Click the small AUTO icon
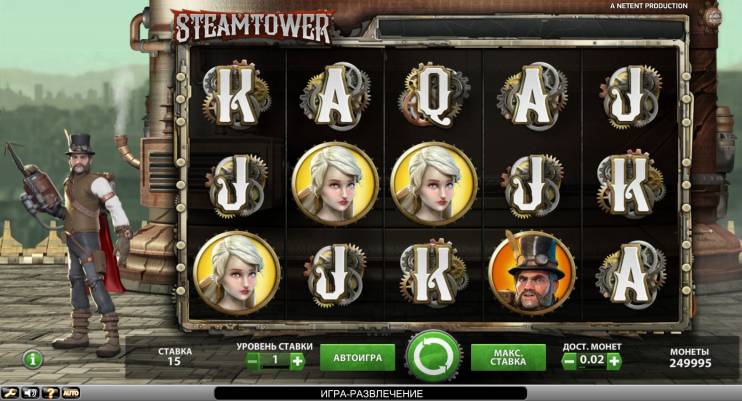Viewport: 742px width, 401px height. 70,393
